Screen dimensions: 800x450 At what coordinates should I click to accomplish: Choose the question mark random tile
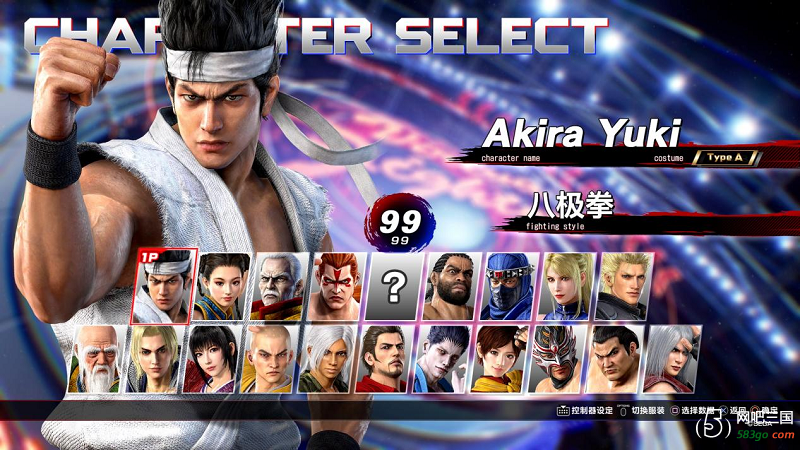click(x=394, y=287)
